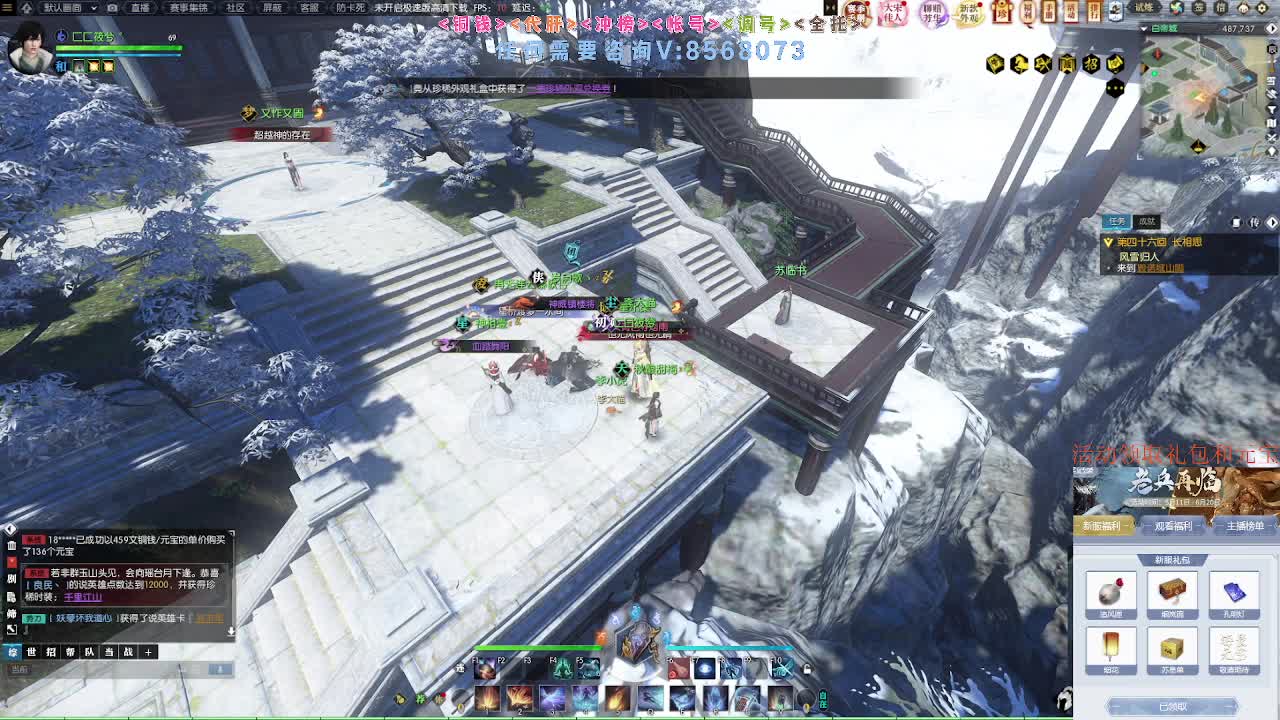Switch to the 观看福利 tab in the event panel
Screen dimensions: 1280x720
[x=1175, y=526]
